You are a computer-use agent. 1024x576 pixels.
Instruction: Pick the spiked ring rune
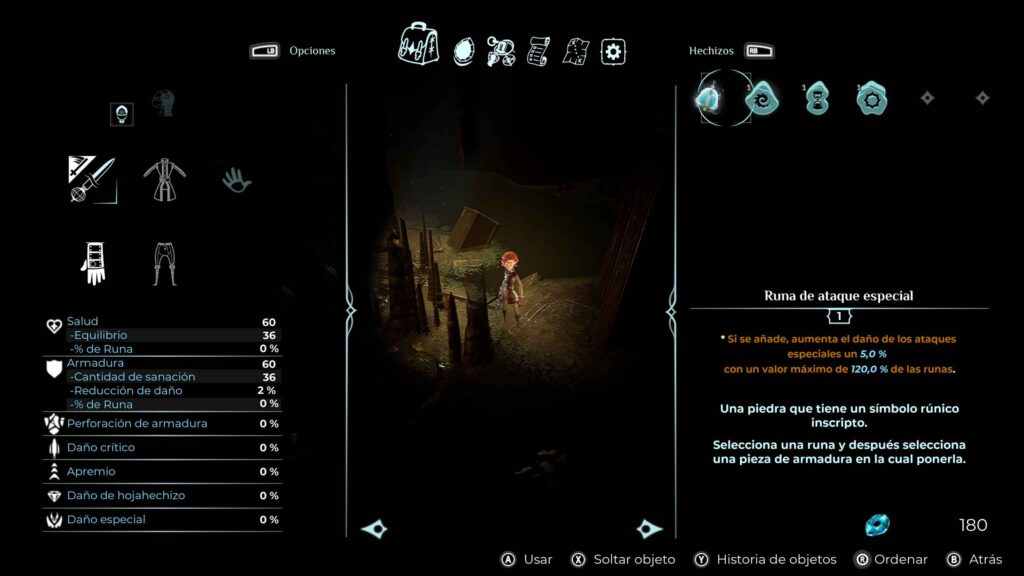pyautogui.click(x=871, y=98)
